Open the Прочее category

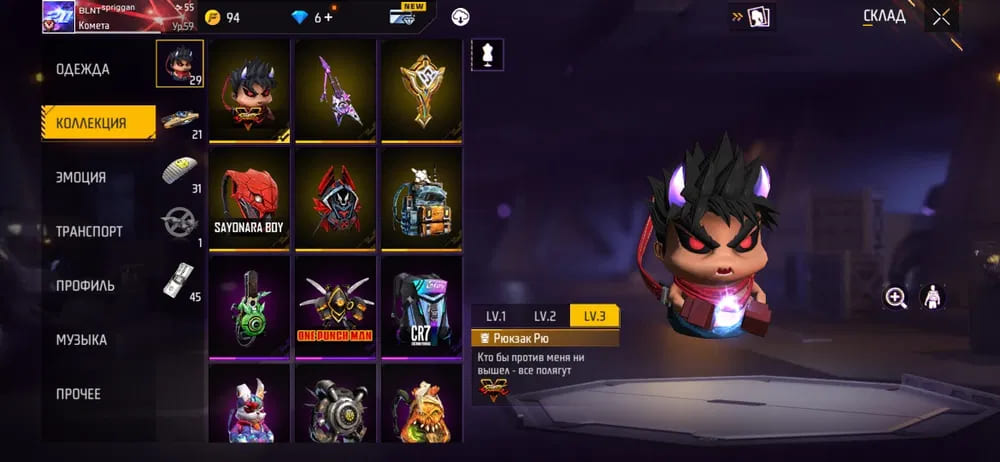click(x=78, y=393)
